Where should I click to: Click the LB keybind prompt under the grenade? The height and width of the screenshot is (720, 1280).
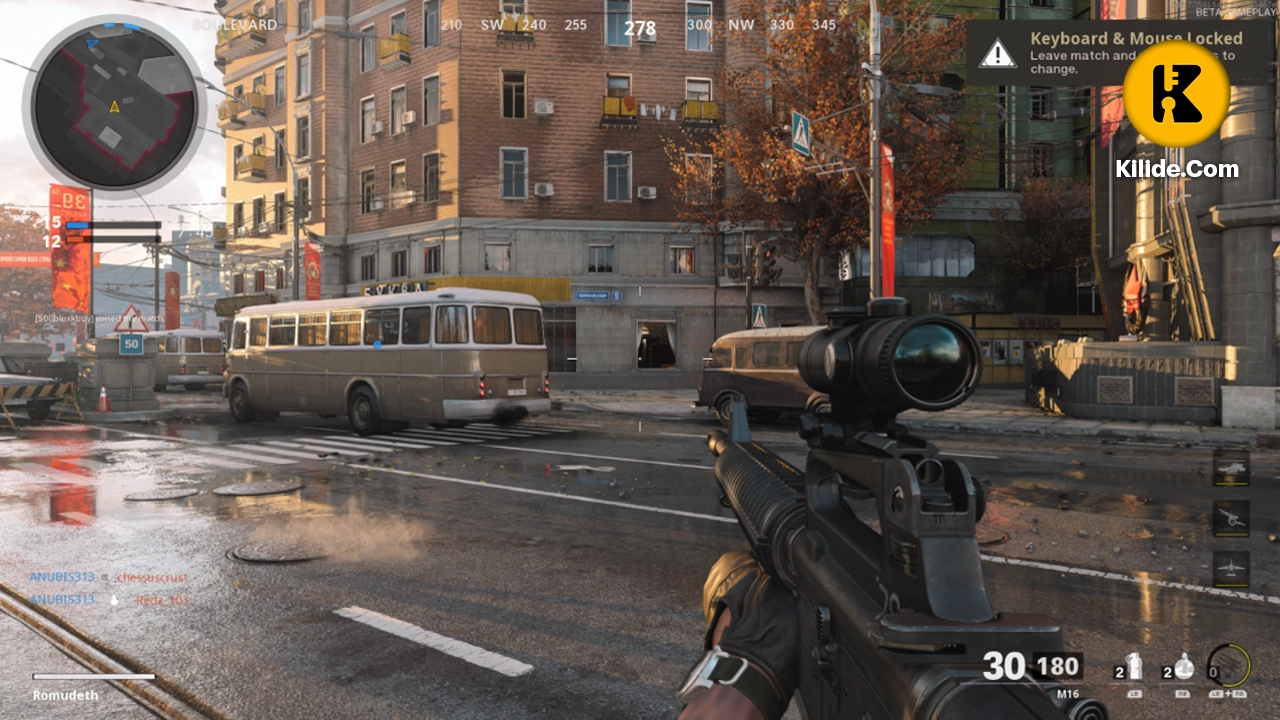[1135, 694]
